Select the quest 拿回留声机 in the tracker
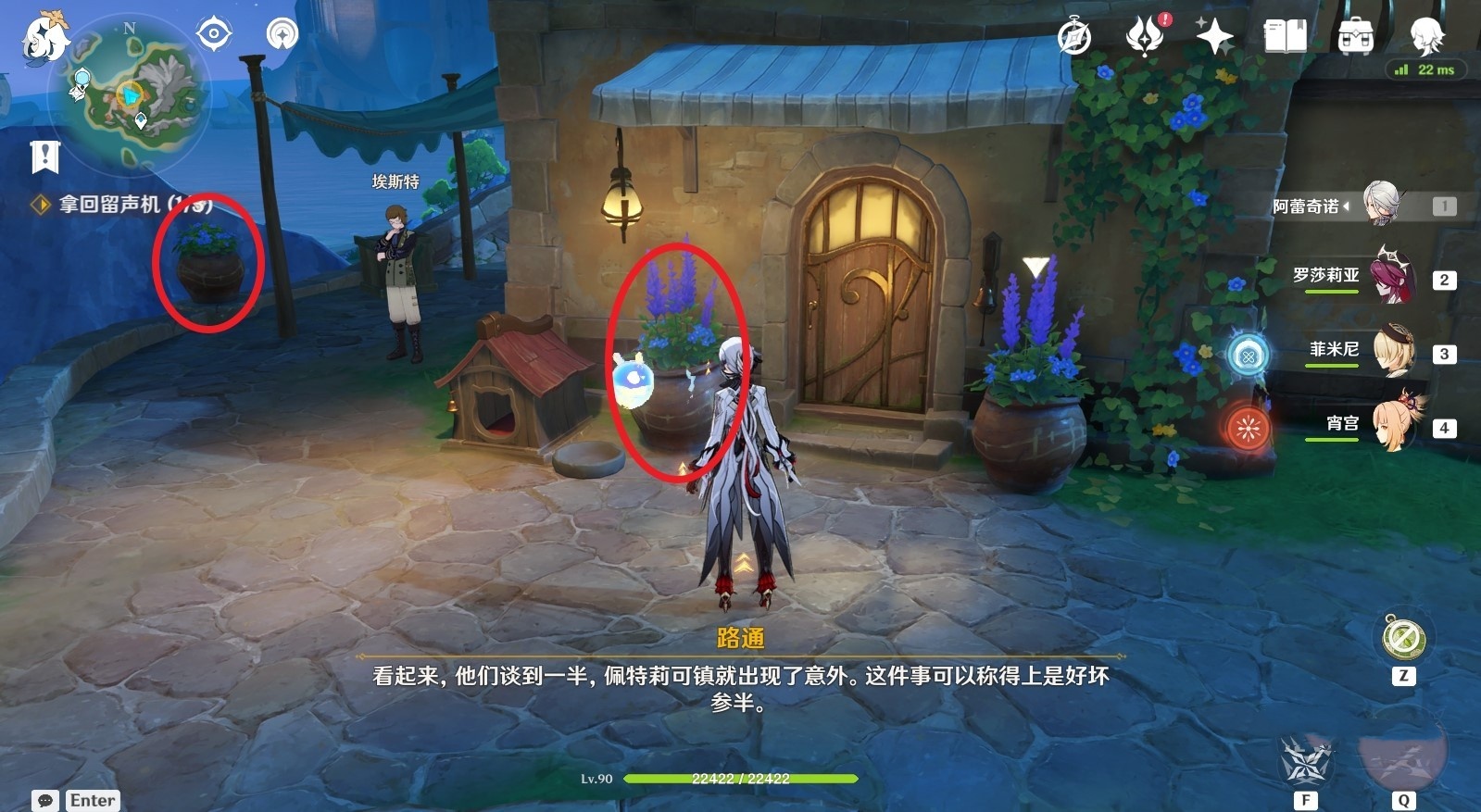The image size is (1481, 812). coord(120,206)
